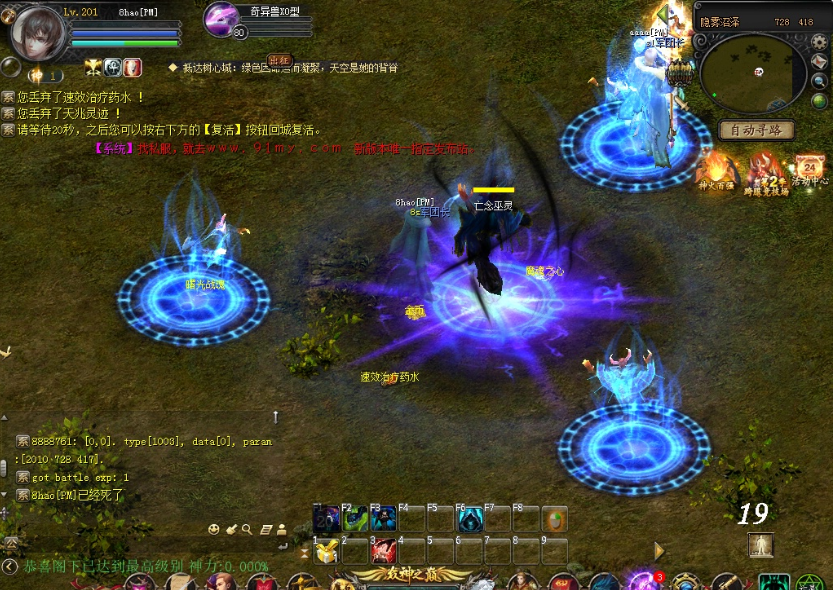Use the golden gift box in slot 1
Image resolution: width=836 pixels, height=590 pixels.
click(326, 551)
